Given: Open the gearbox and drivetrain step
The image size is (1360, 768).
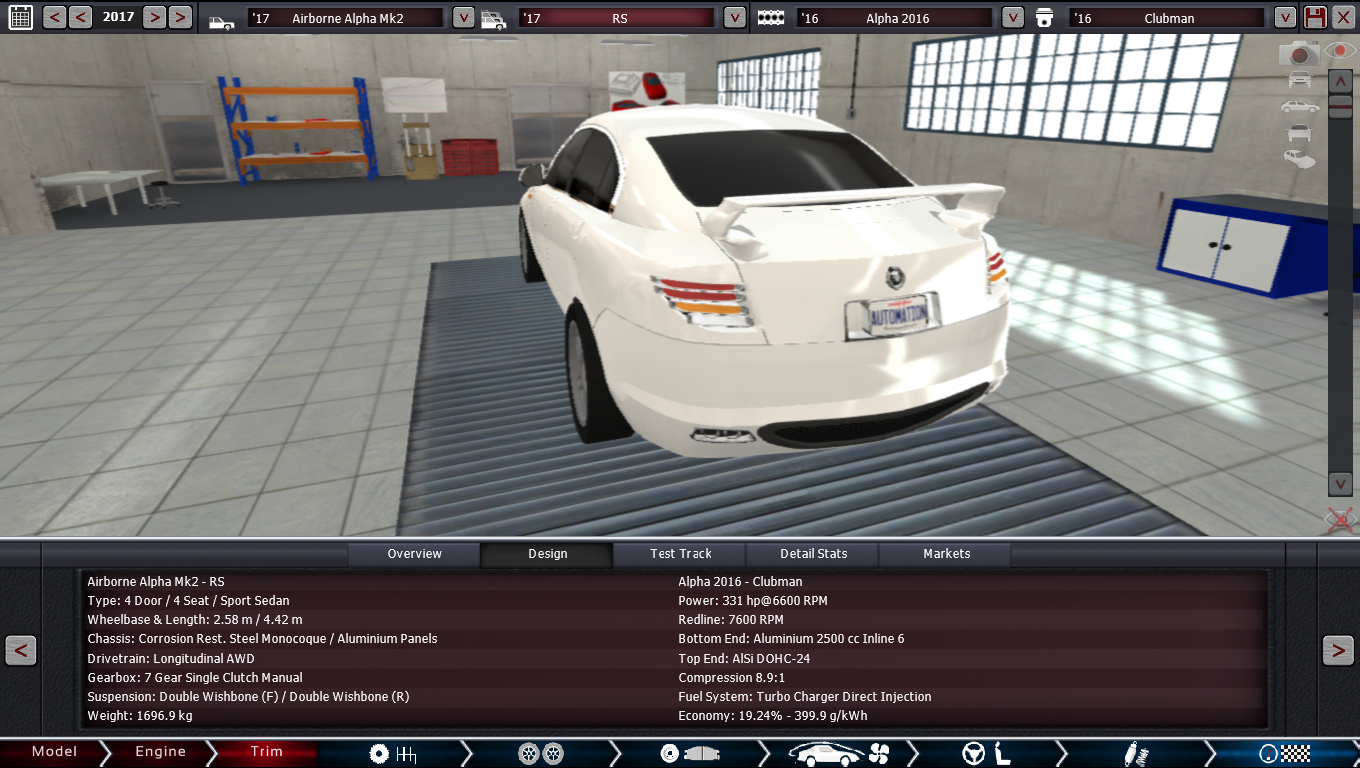Looking at the screenshot, I should 392,753.
